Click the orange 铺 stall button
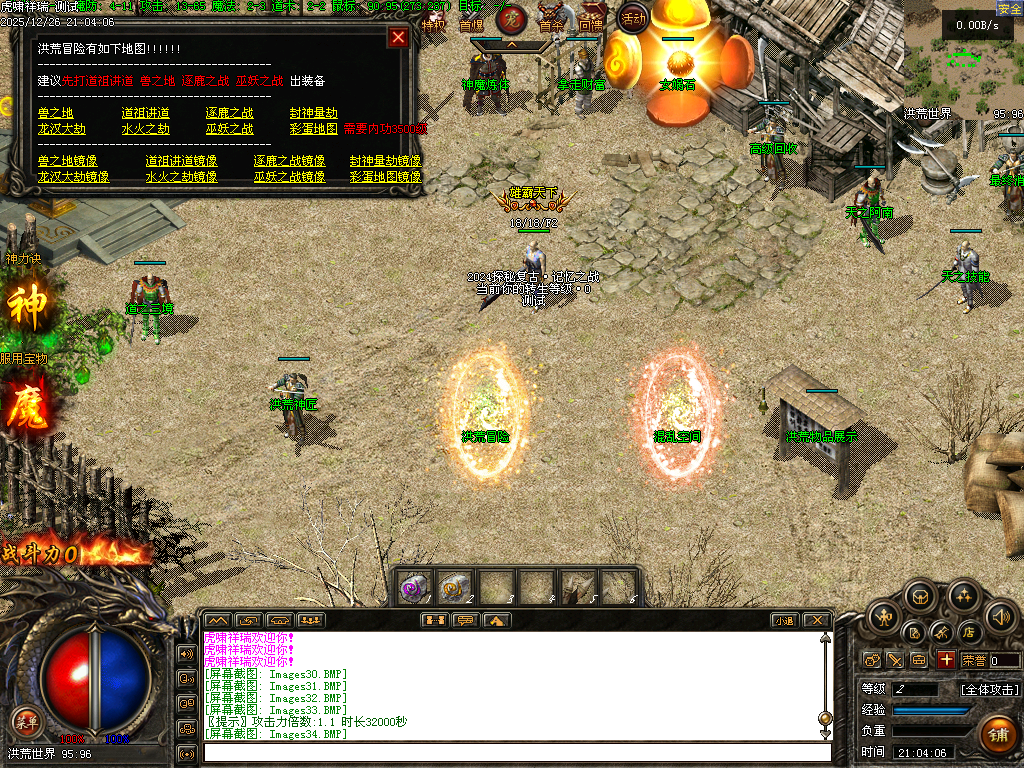The height and width of the screenshot is (768, 1024). pyautogui.click(x=997, y=734)
